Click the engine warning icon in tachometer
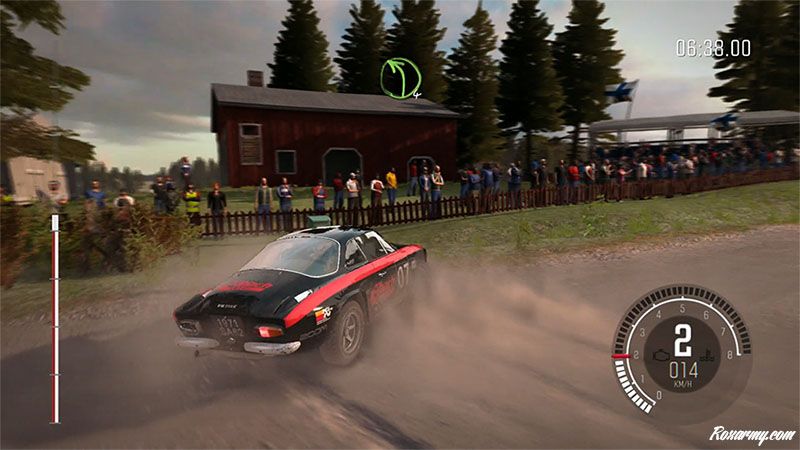 [x=659, y=354]
